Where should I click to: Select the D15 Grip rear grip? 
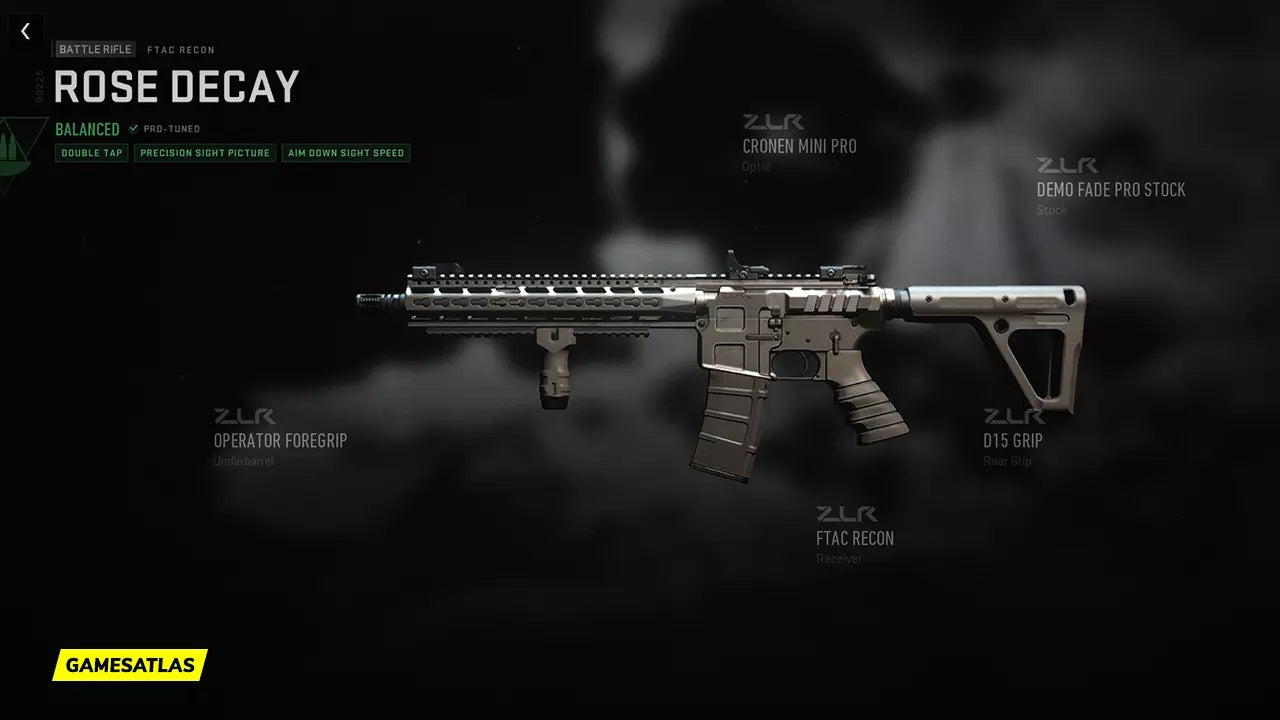coord(1012,441)
